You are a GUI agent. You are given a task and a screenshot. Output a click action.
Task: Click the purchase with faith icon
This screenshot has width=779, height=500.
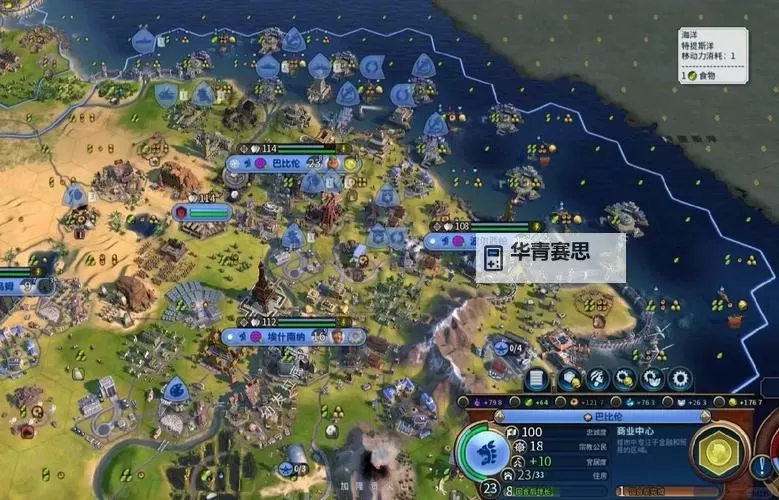tap(653, 379)
